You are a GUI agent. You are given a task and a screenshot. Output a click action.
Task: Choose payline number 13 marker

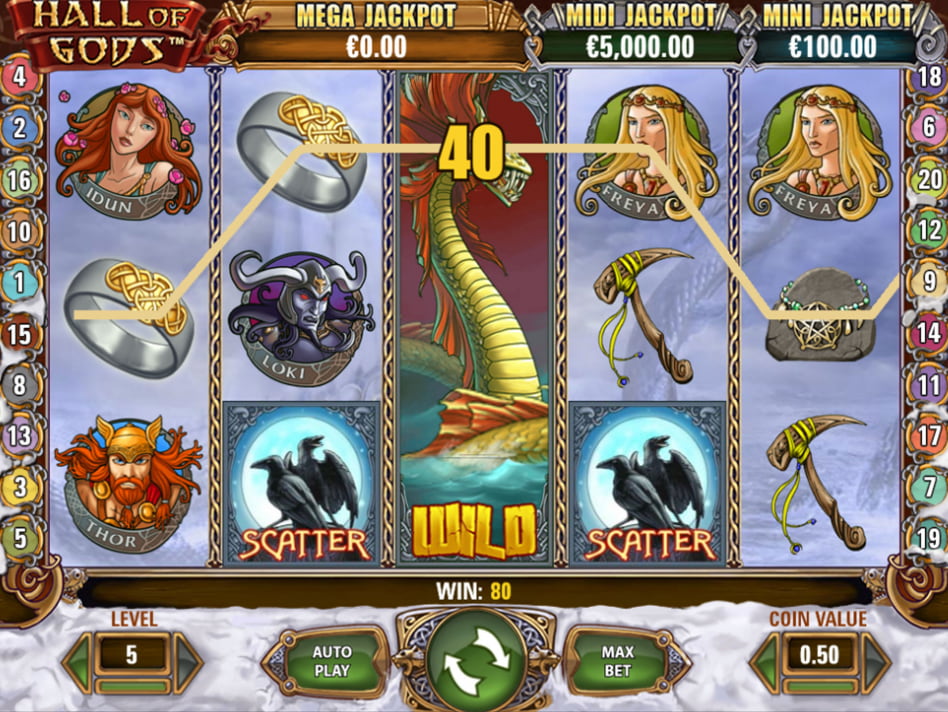(x=20, y=436)
